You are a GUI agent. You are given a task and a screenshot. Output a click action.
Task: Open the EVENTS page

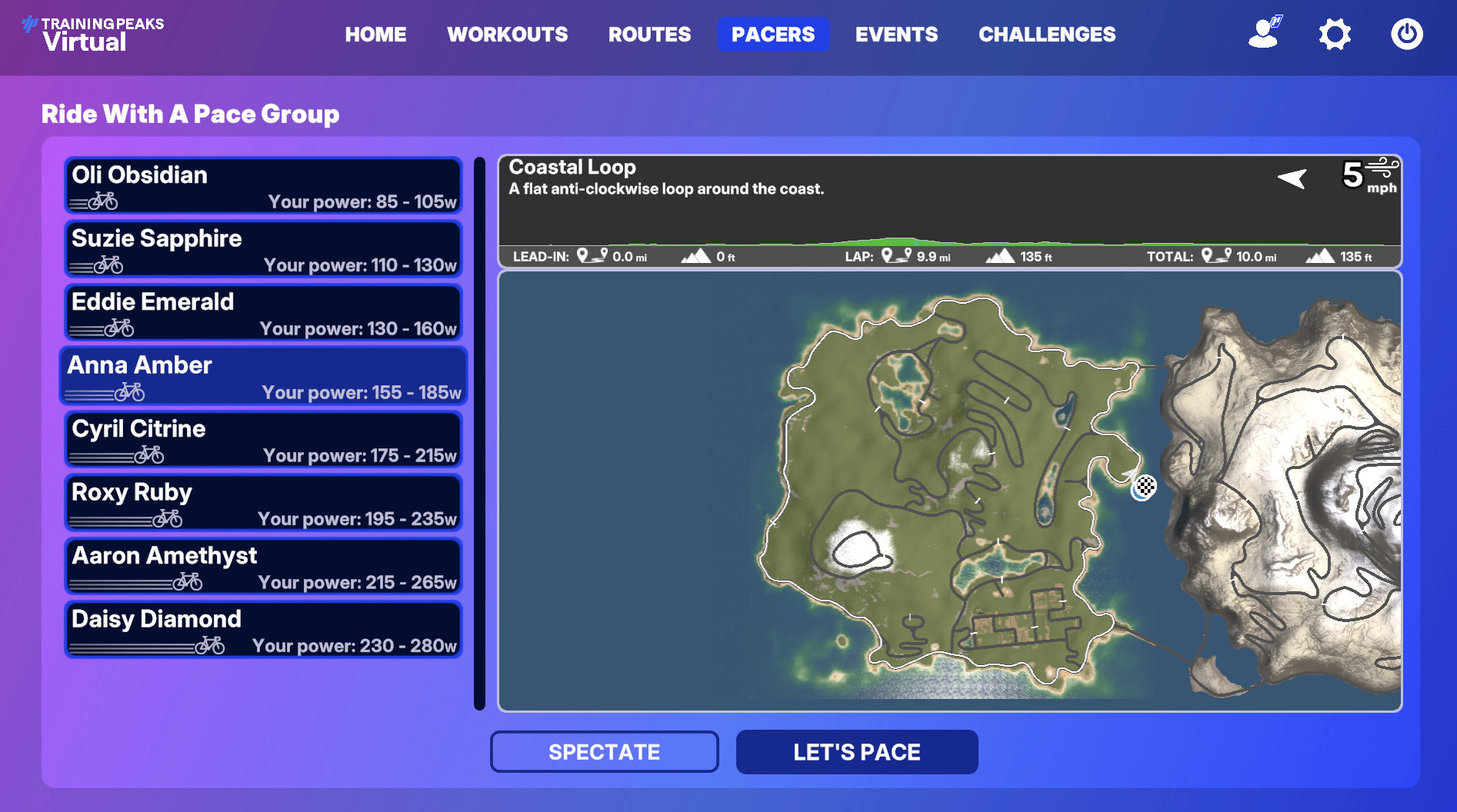coord(896,34)
